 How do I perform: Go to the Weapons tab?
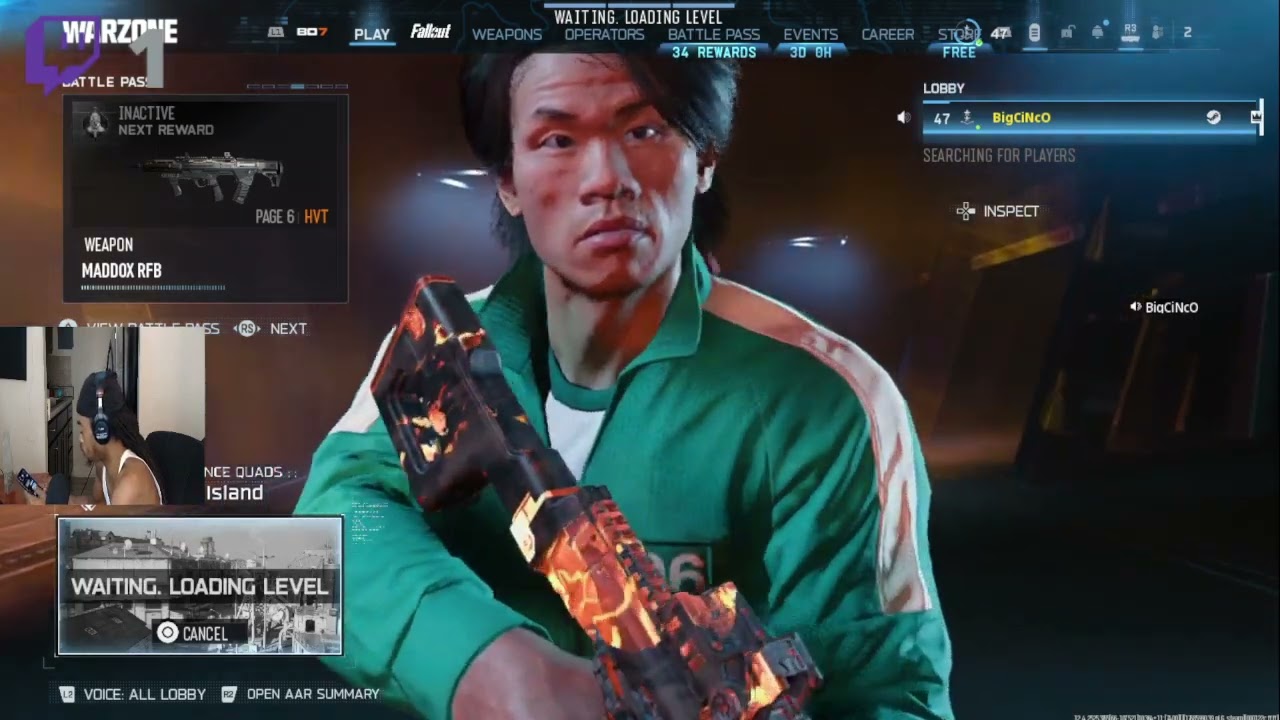point(507,34)
